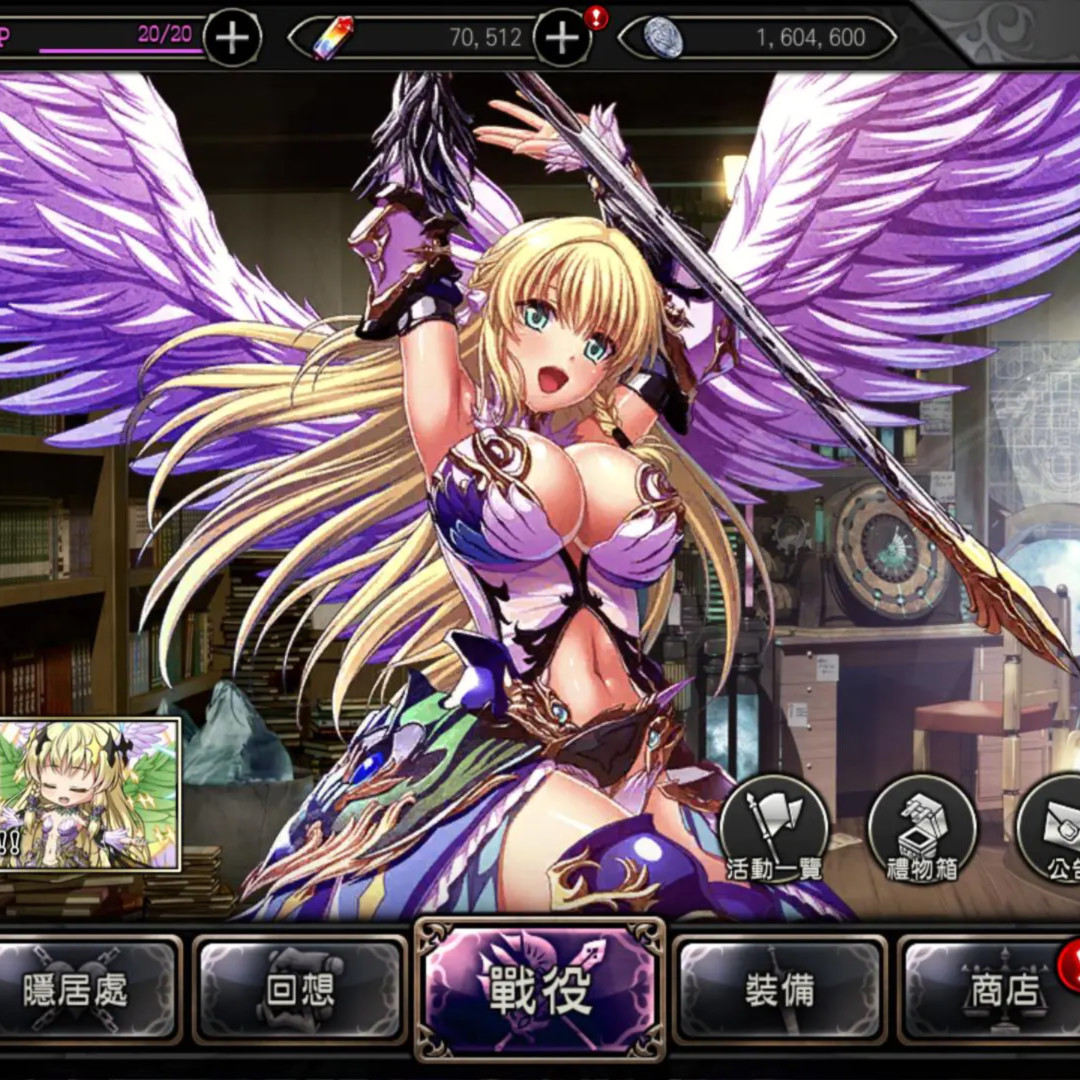The image size is (1080, 1080).
Task: Open the 禮物箱 gift box
Action: pos(921,830)
